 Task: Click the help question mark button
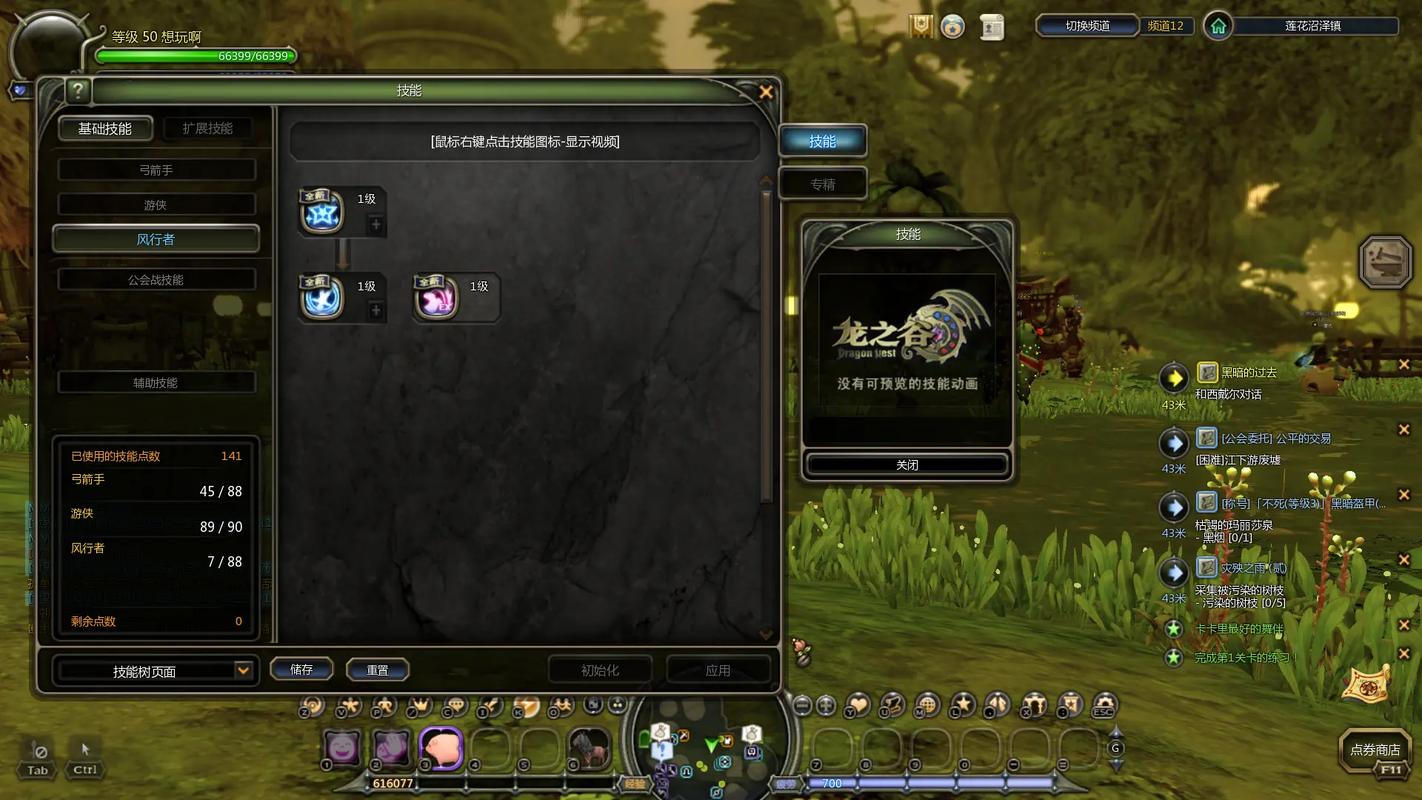[78, 91]
